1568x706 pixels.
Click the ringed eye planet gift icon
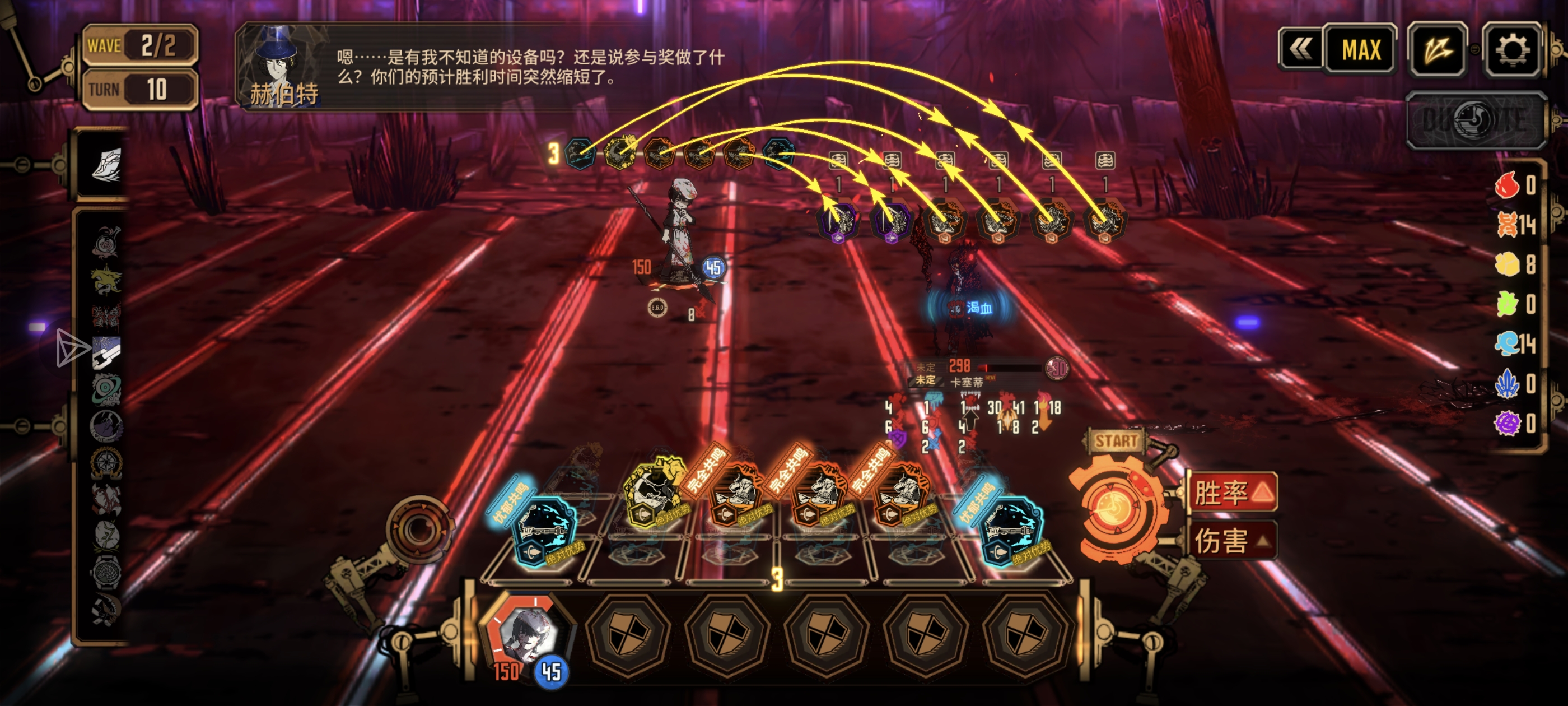click(x=106, y=389)
